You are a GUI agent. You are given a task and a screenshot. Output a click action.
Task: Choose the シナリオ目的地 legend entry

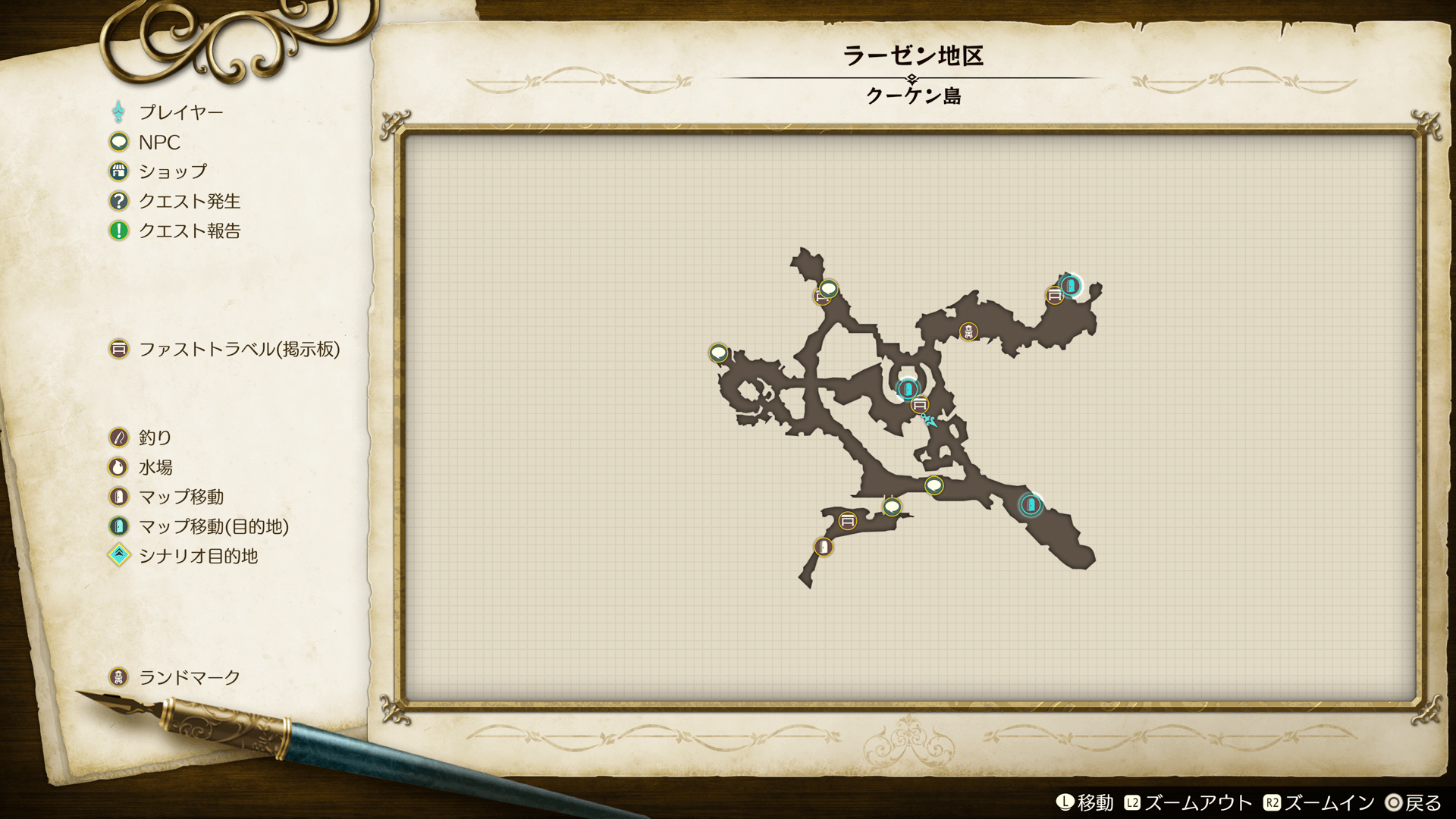tap(197, 556)
